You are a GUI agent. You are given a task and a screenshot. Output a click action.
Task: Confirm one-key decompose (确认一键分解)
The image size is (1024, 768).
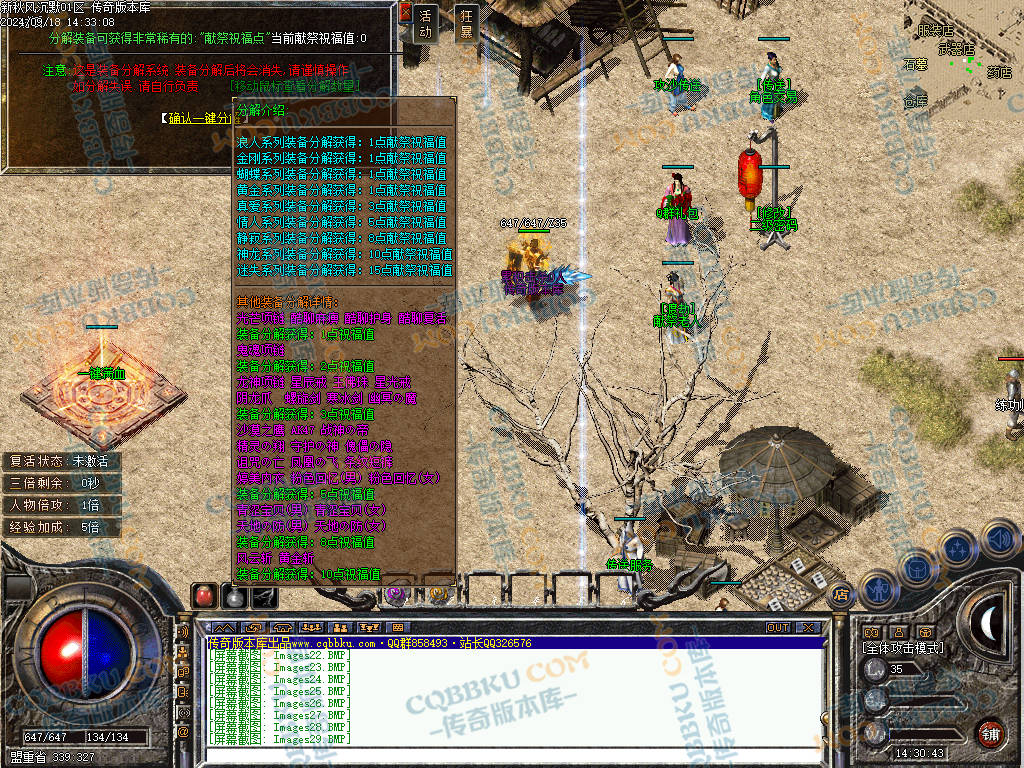pyautogui.click(x=200, y=118)
